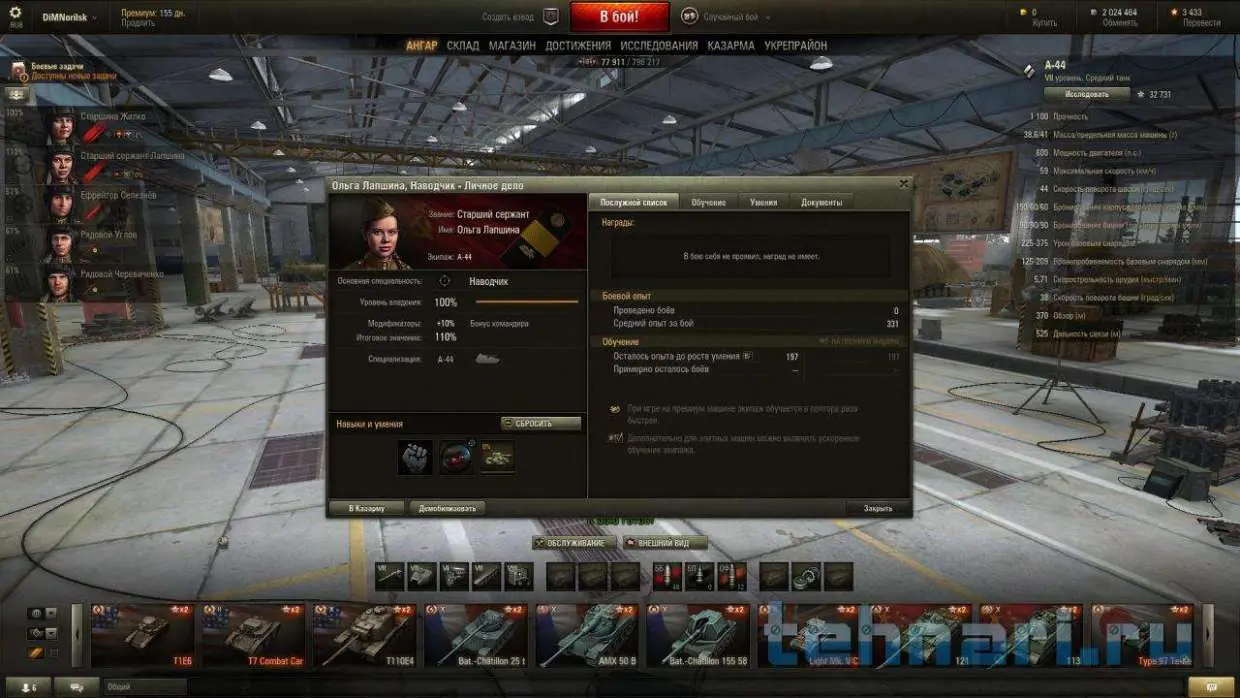
Task: Open the Склад menu section
Action: click(463, 46)
